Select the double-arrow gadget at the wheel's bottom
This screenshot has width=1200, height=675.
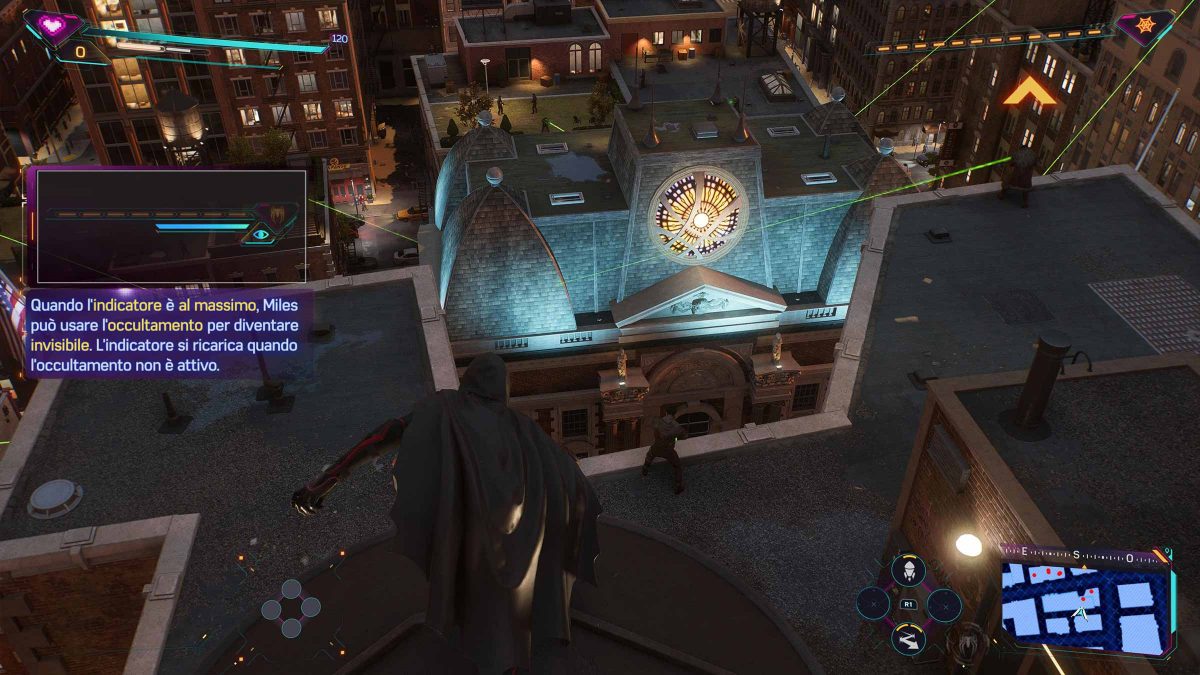point(907,638)
